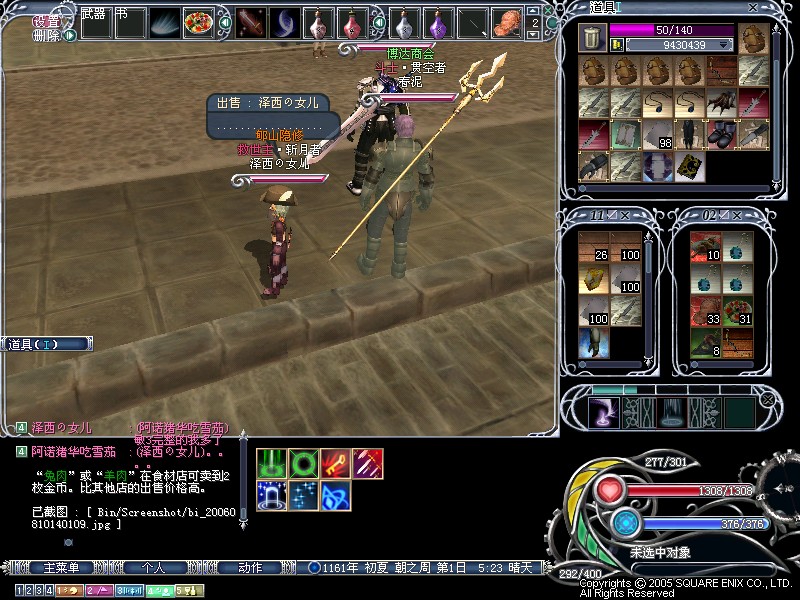Select the beetle item with count 10
This screenshot has height=600, width=800.
tap(705, 247)
